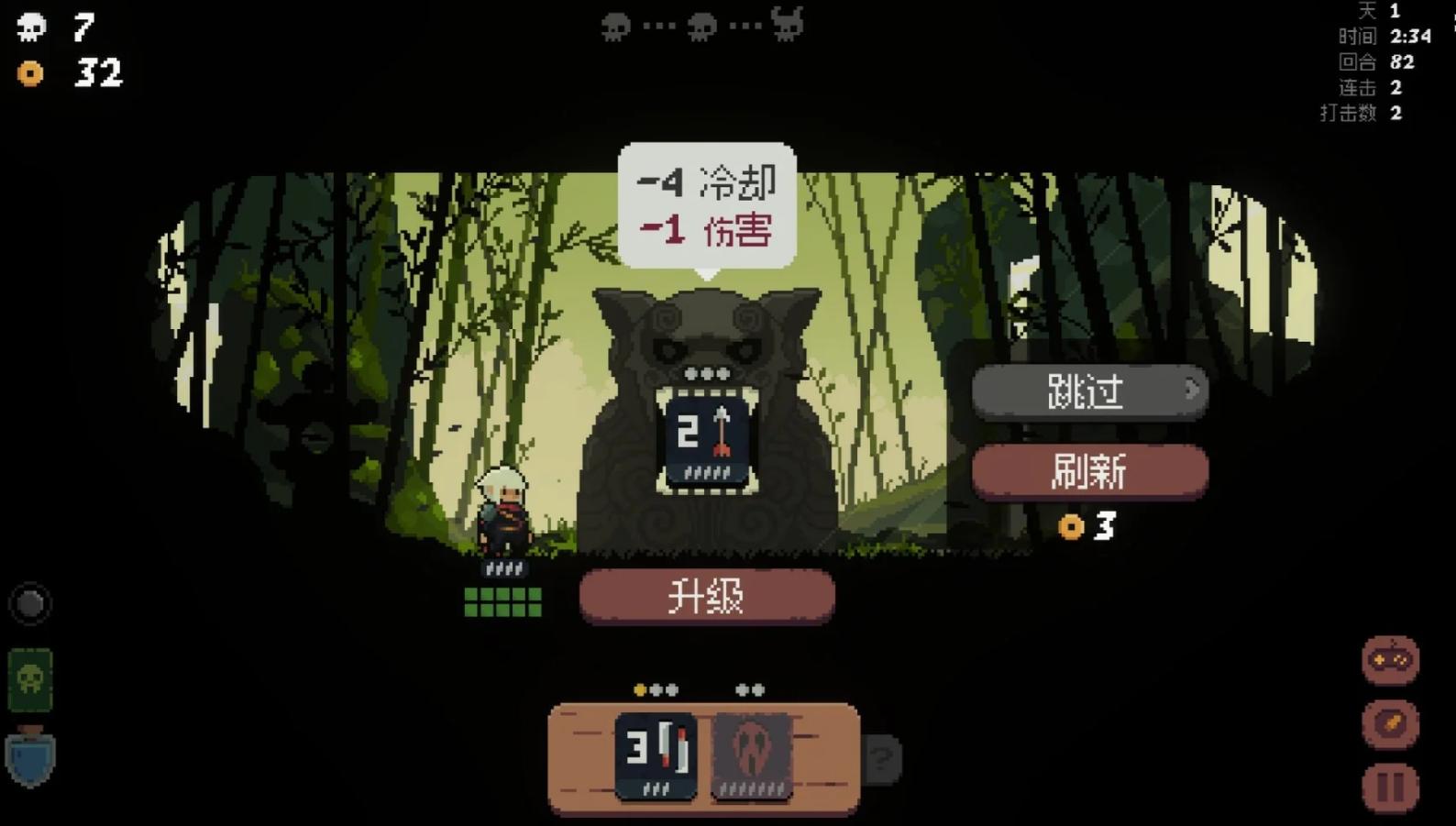Click the virtual joystick circle
Screen dimensions: 1456x826
[30, 603]
